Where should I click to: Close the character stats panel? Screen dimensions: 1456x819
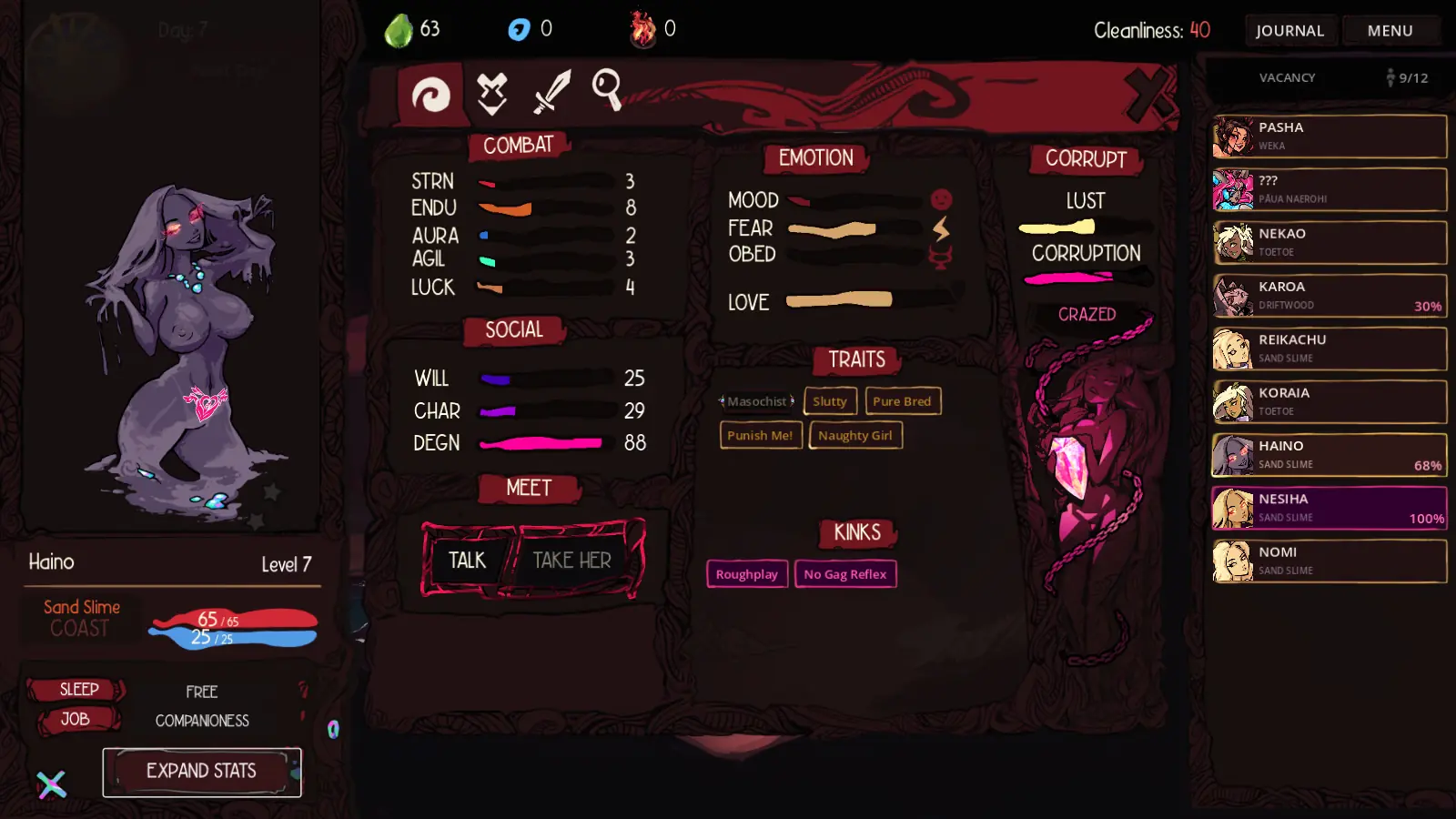(x=1148, y=94)
